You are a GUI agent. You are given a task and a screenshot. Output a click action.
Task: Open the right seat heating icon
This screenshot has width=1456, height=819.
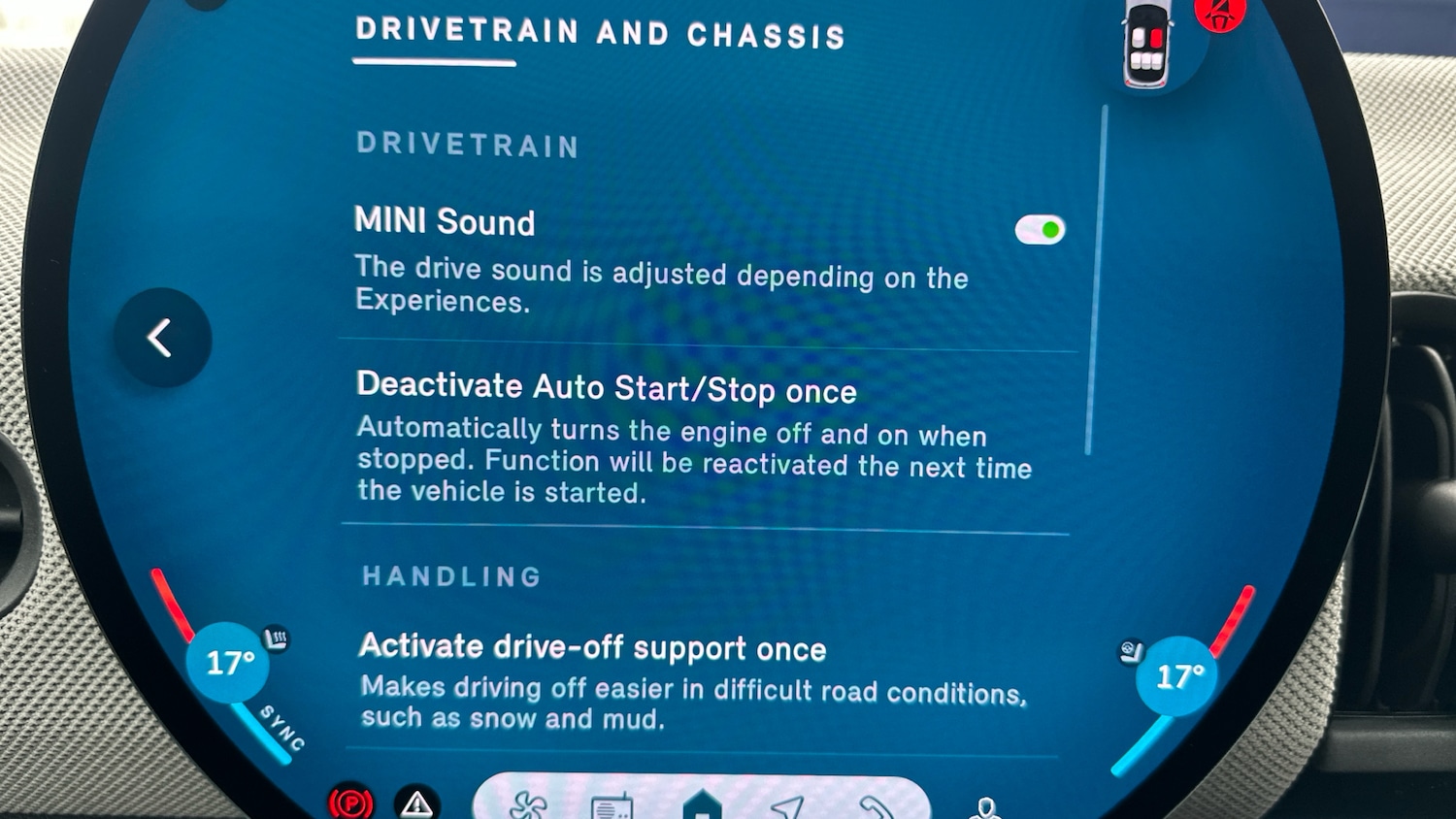tap(1131, 651)
